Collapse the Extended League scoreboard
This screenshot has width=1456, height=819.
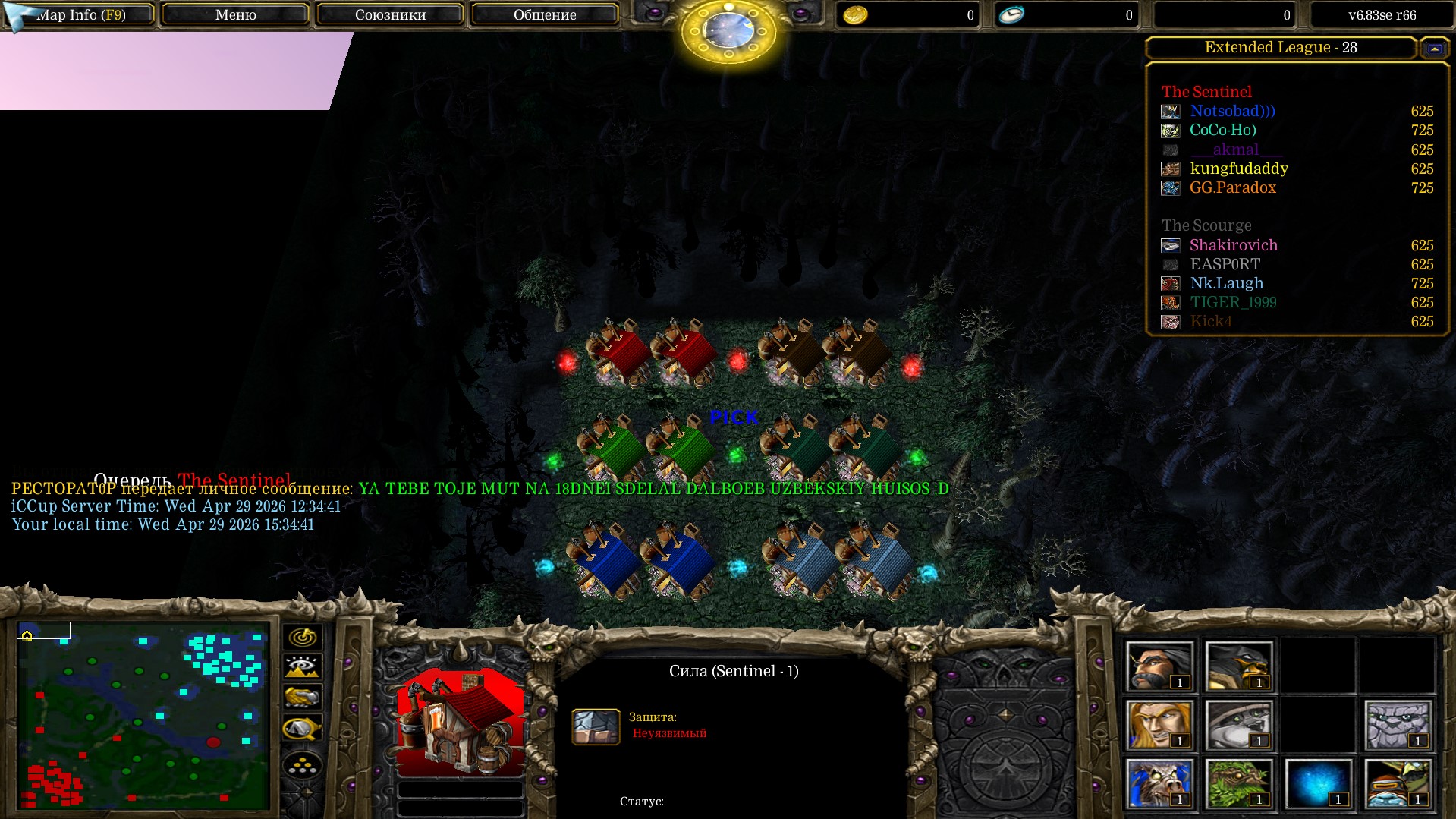1434,49
